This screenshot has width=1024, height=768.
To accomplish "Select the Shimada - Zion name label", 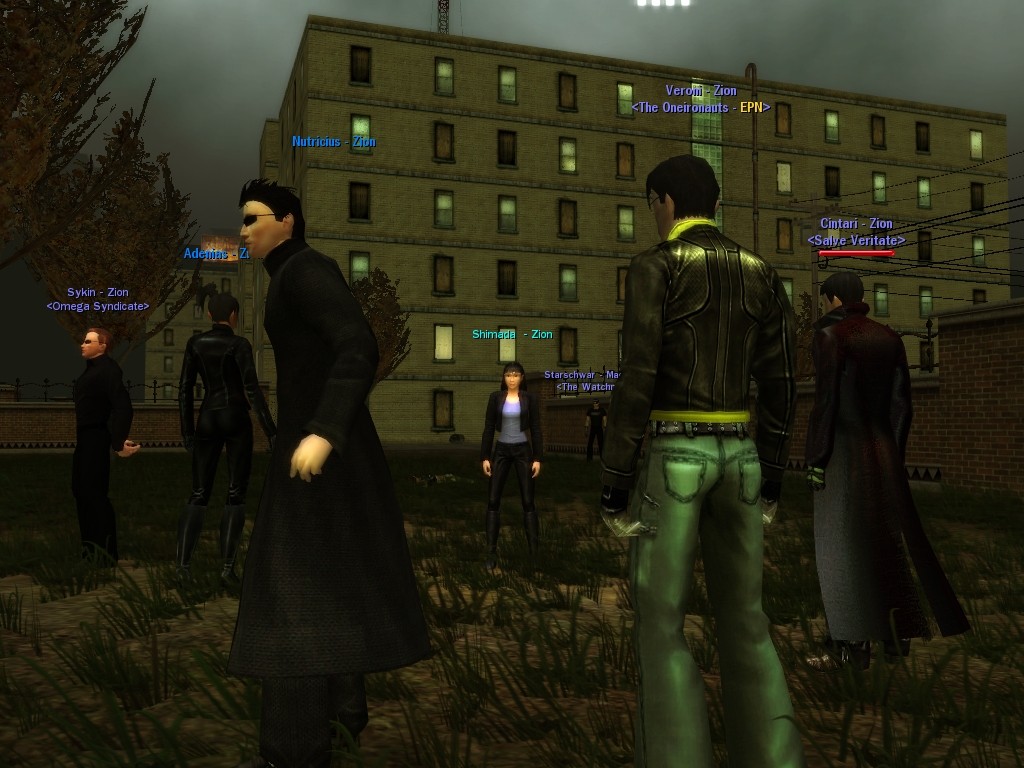I will [x=512, y=335].
